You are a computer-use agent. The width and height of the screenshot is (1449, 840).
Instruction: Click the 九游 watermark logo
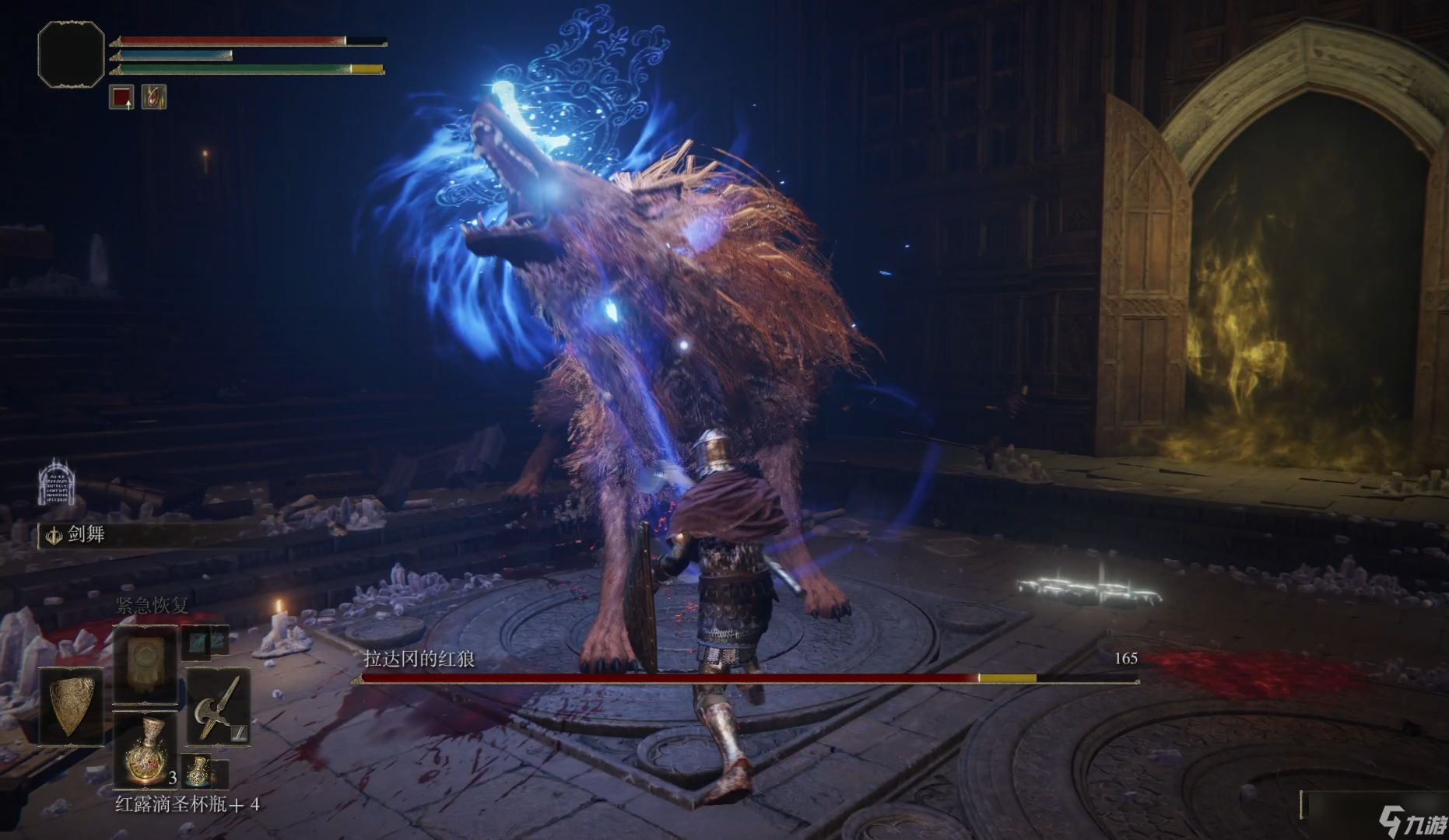1413,821
